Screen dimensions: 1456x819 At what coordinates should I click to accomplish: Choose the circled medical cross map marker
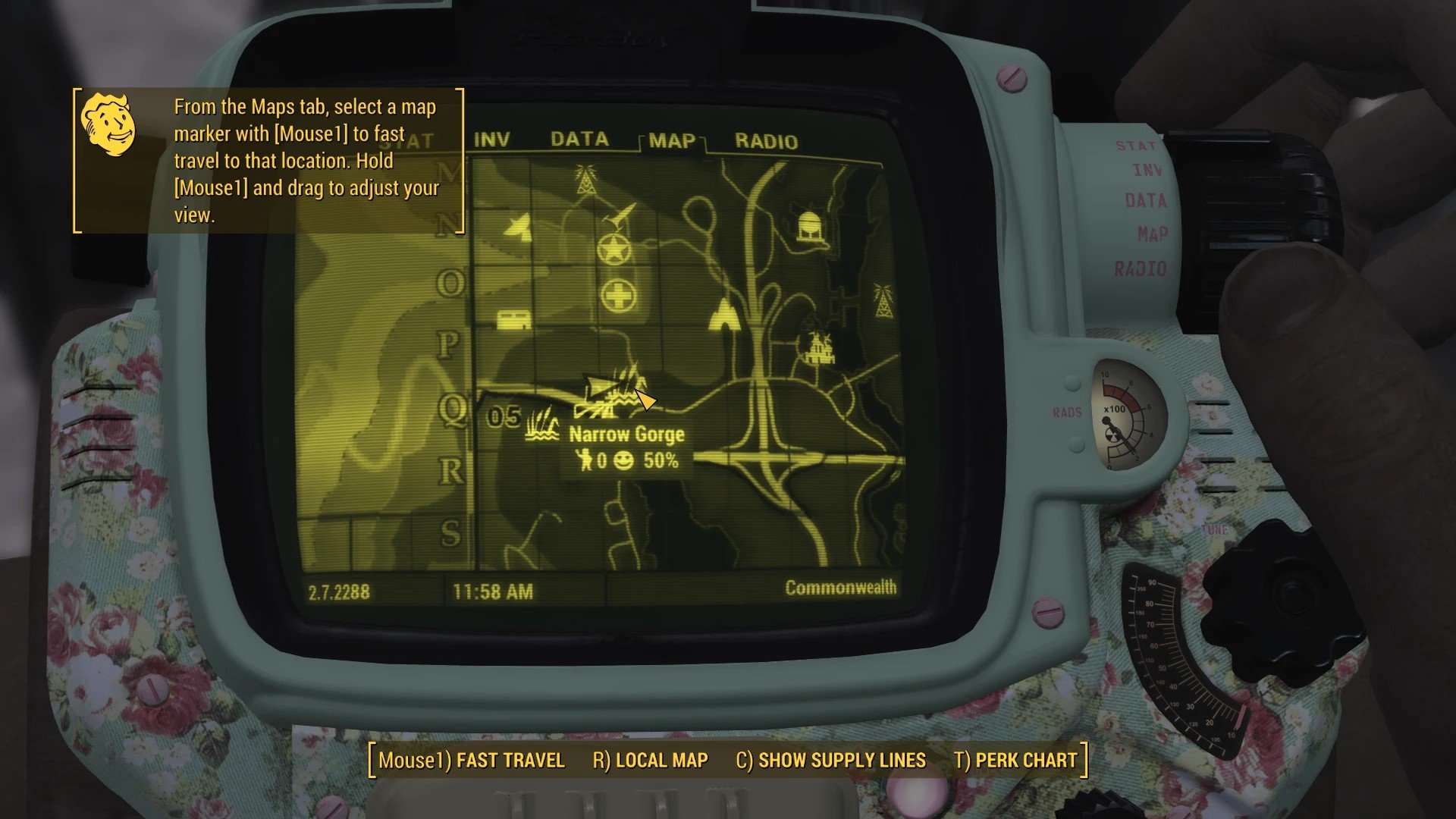618,296
